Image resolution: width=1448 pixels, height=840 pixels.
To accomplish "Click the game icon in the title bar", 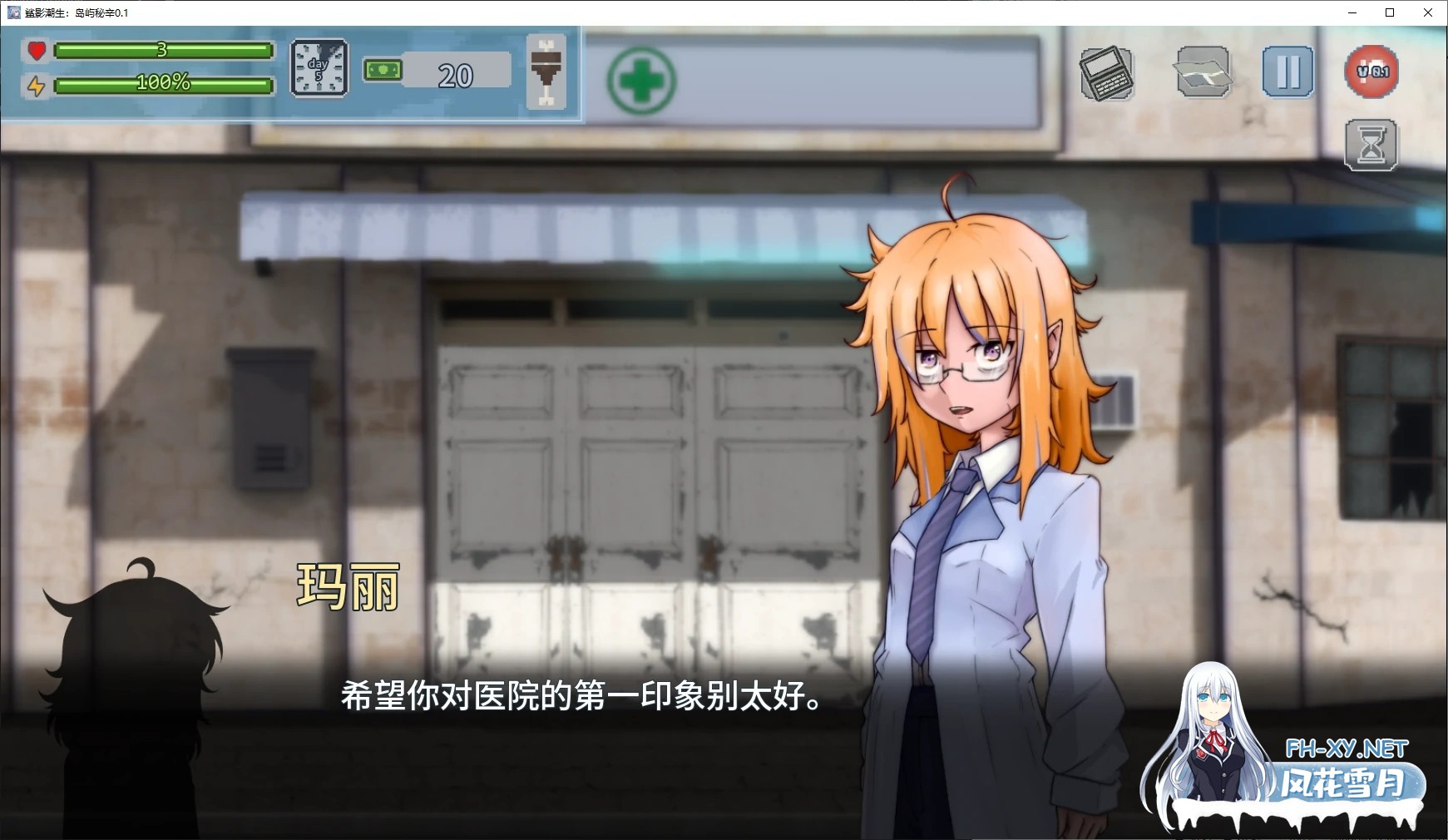I will (x=13, y=12).
